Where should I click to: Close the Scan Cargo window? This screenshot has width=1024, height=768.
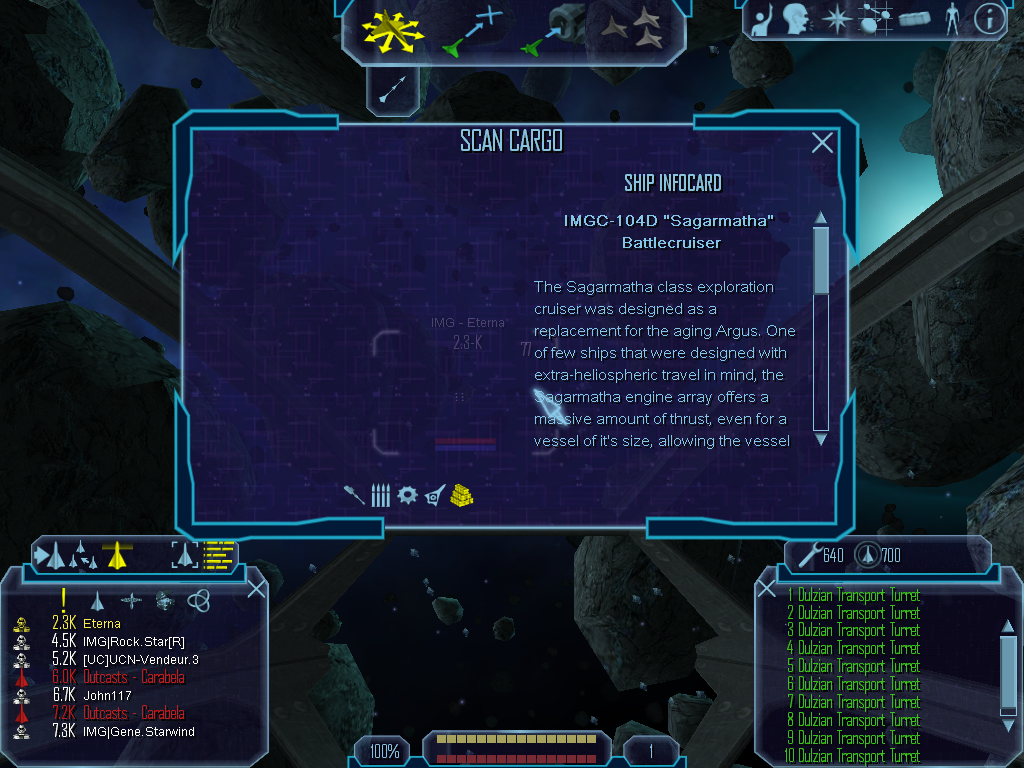[822, 143]
